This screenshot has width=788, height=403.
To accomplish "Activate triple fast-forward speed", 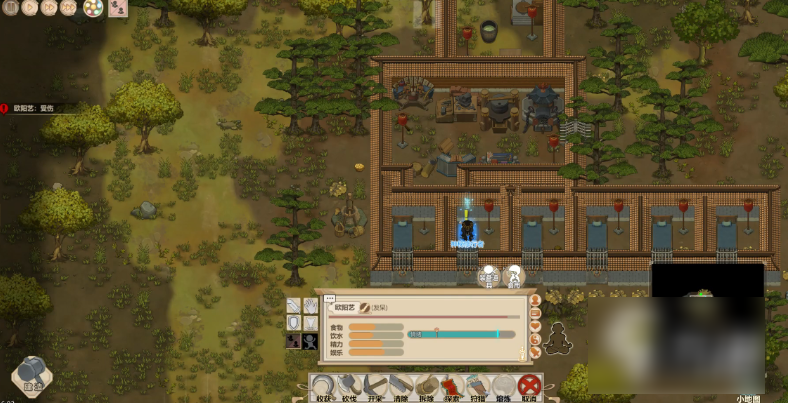I will (68, 8).
